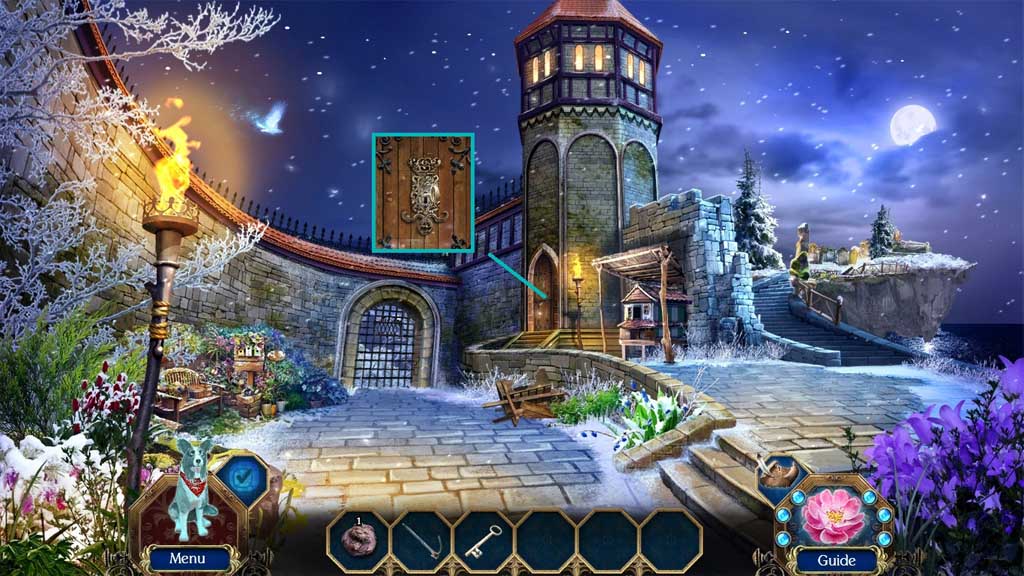The image size is (1024, 576).
Task: Open the Guide button
Action: [836, 559]
